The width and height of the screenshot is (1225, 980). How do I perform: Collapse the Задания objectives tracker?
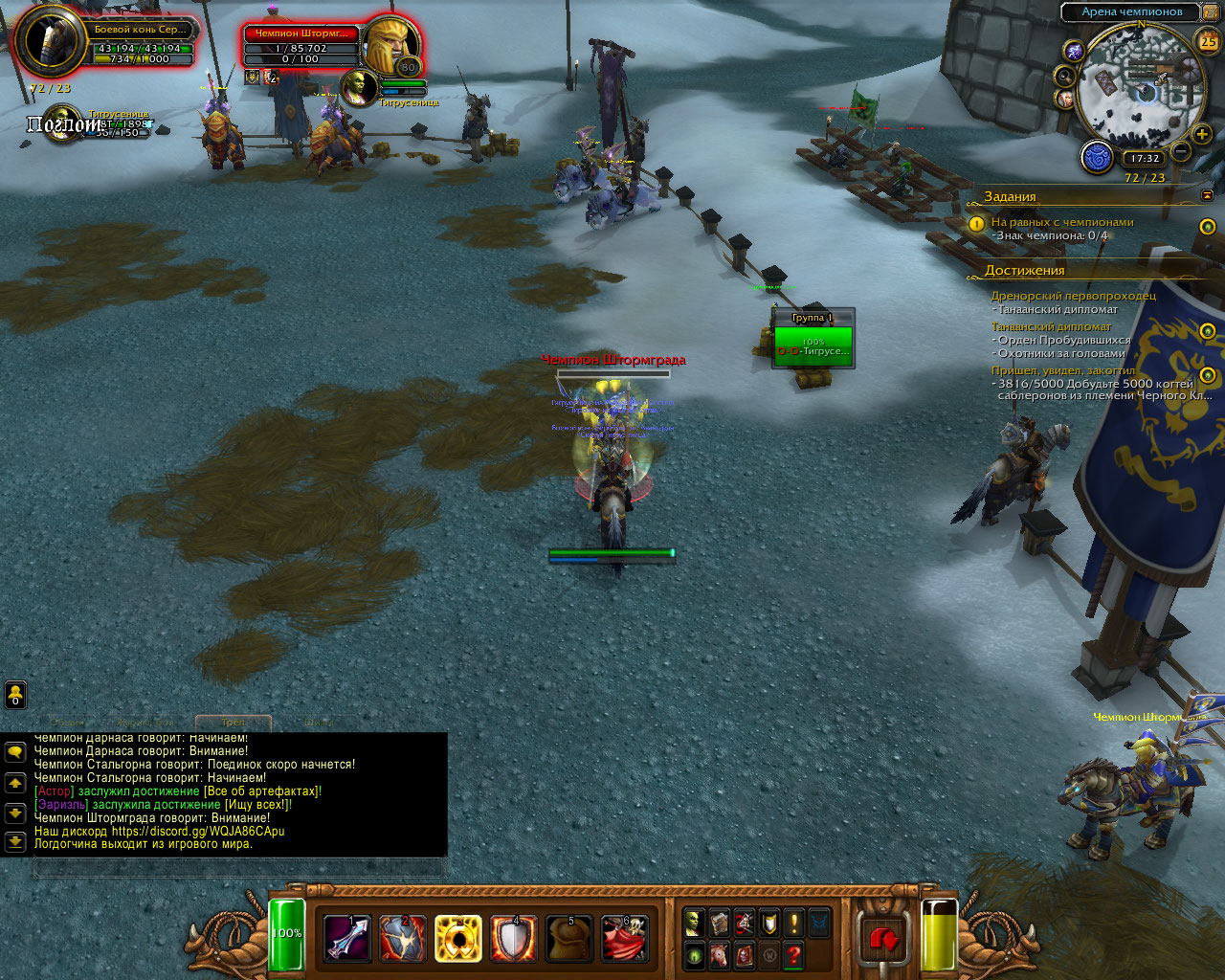click(x=1207, y=195)
